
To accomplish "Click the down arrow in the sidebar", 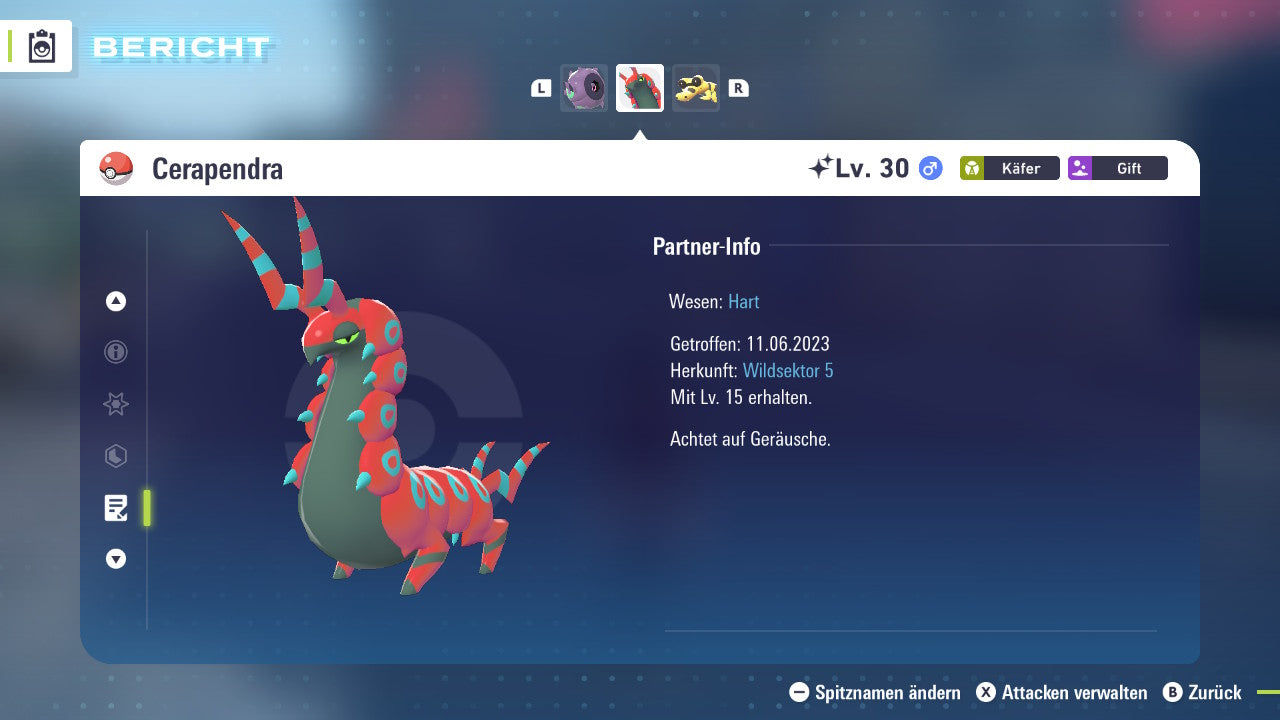I will [x=115, y=559].
